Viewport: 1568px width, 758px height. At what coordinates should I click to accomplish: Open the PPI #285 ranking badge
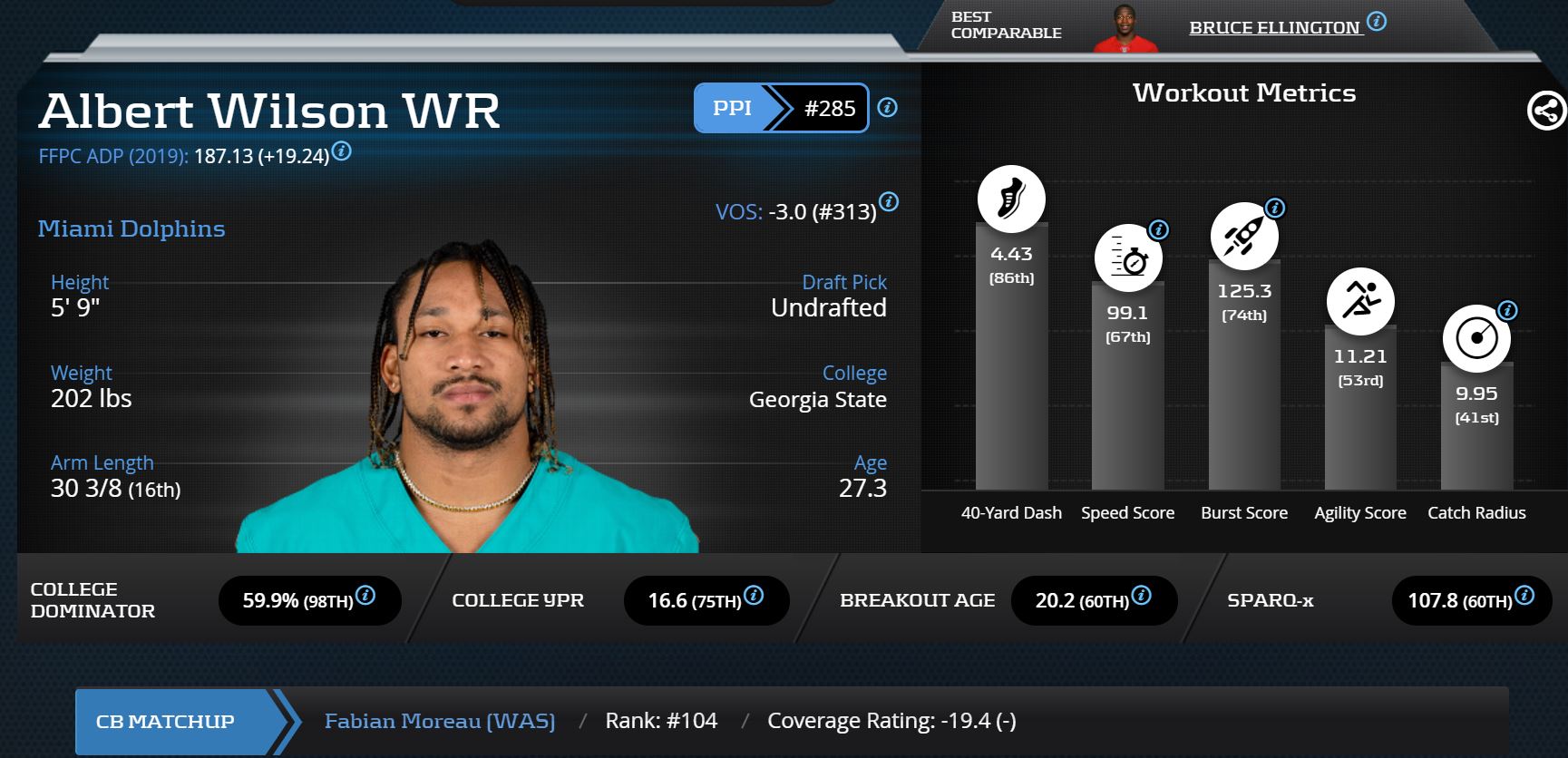(781, 108)
